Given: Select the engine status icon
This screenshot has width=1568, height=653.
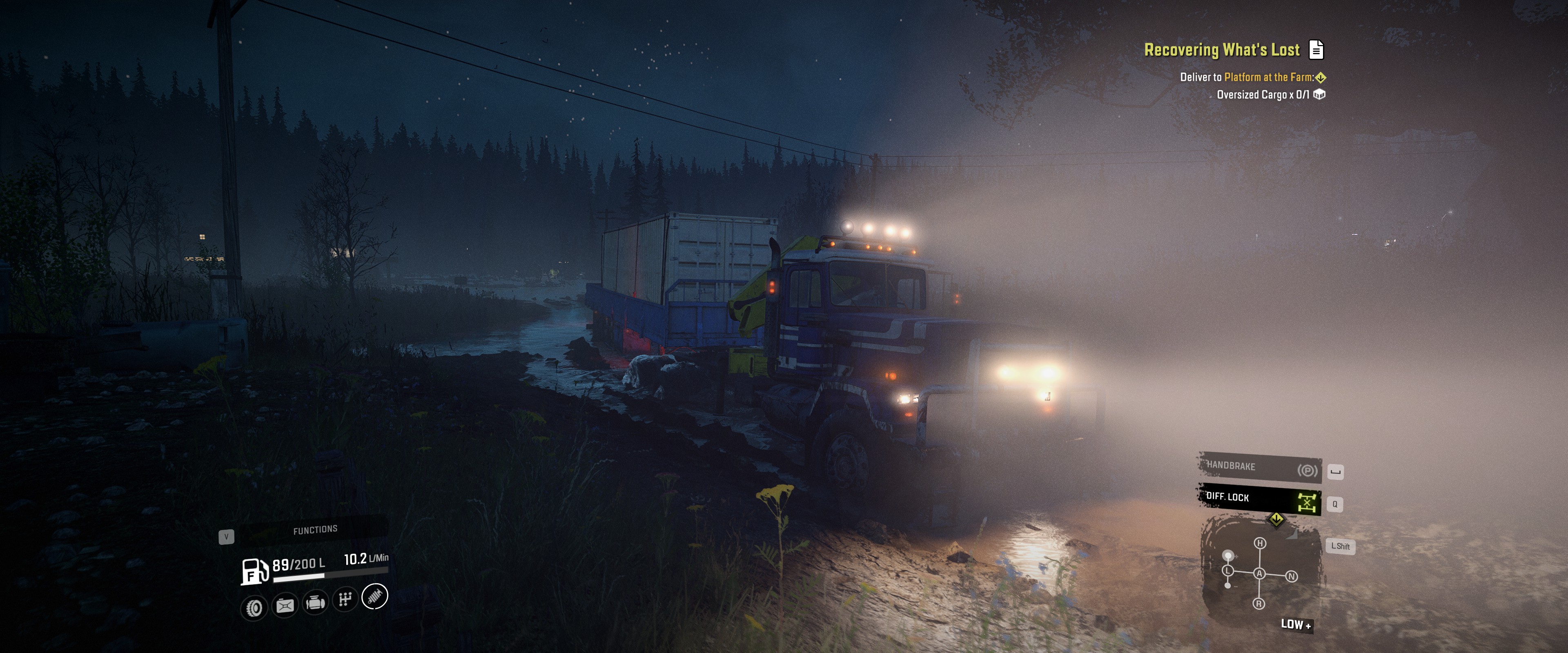Looking at the screenshot, I should pyautogui.click(x=315, y=602).
